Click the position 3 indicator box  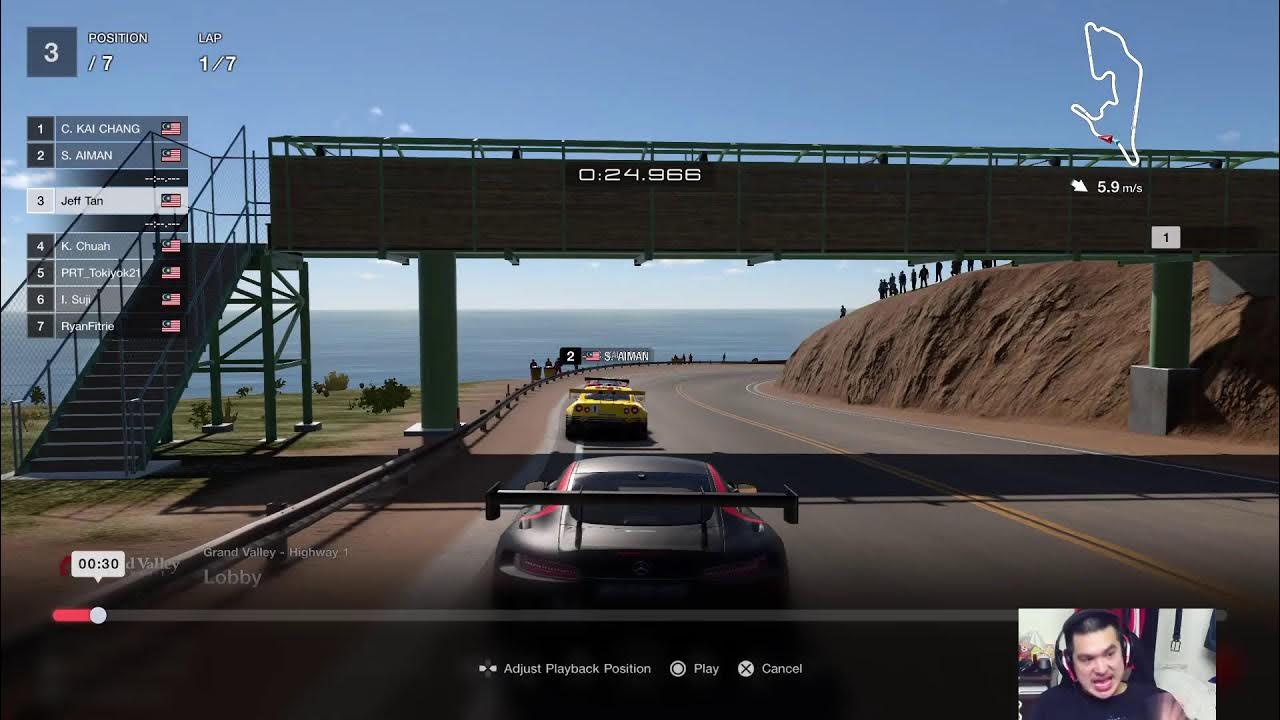click(50, 50)
